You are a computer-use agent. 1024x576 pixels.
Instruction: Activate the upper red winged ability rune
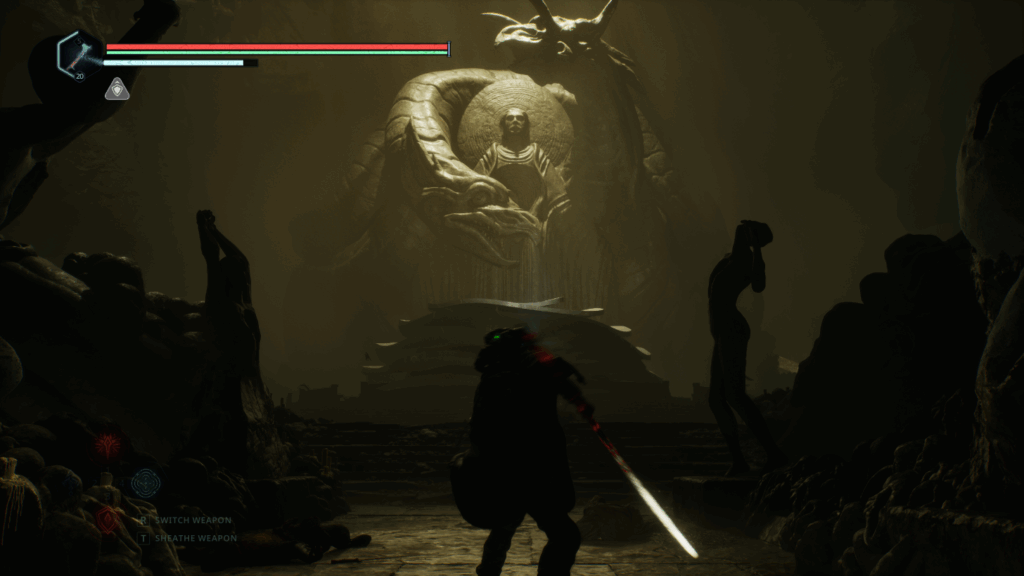pos(107,444)
